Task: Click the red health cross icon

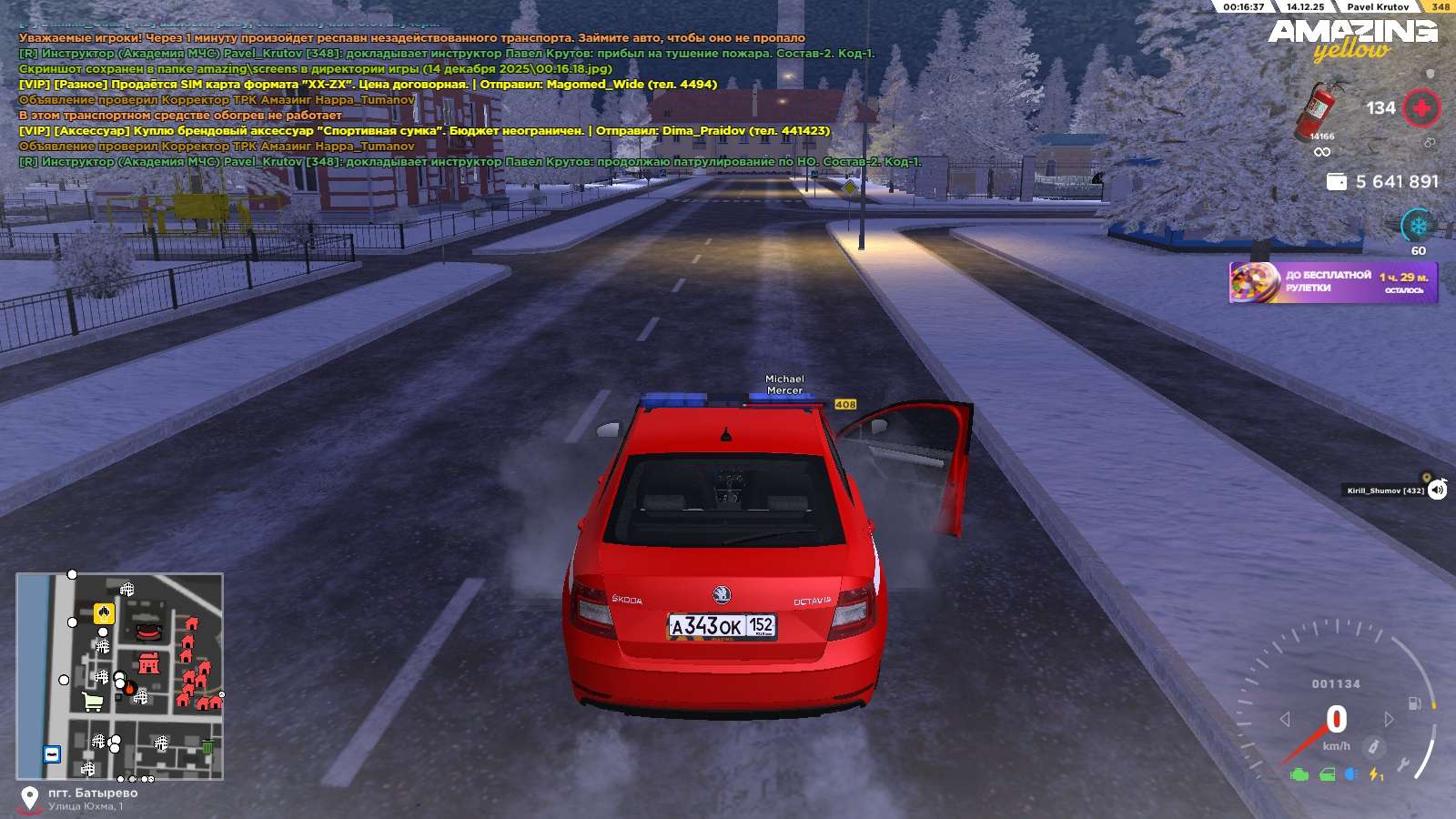Action: pyautogui.click(x=1421, y=108)
